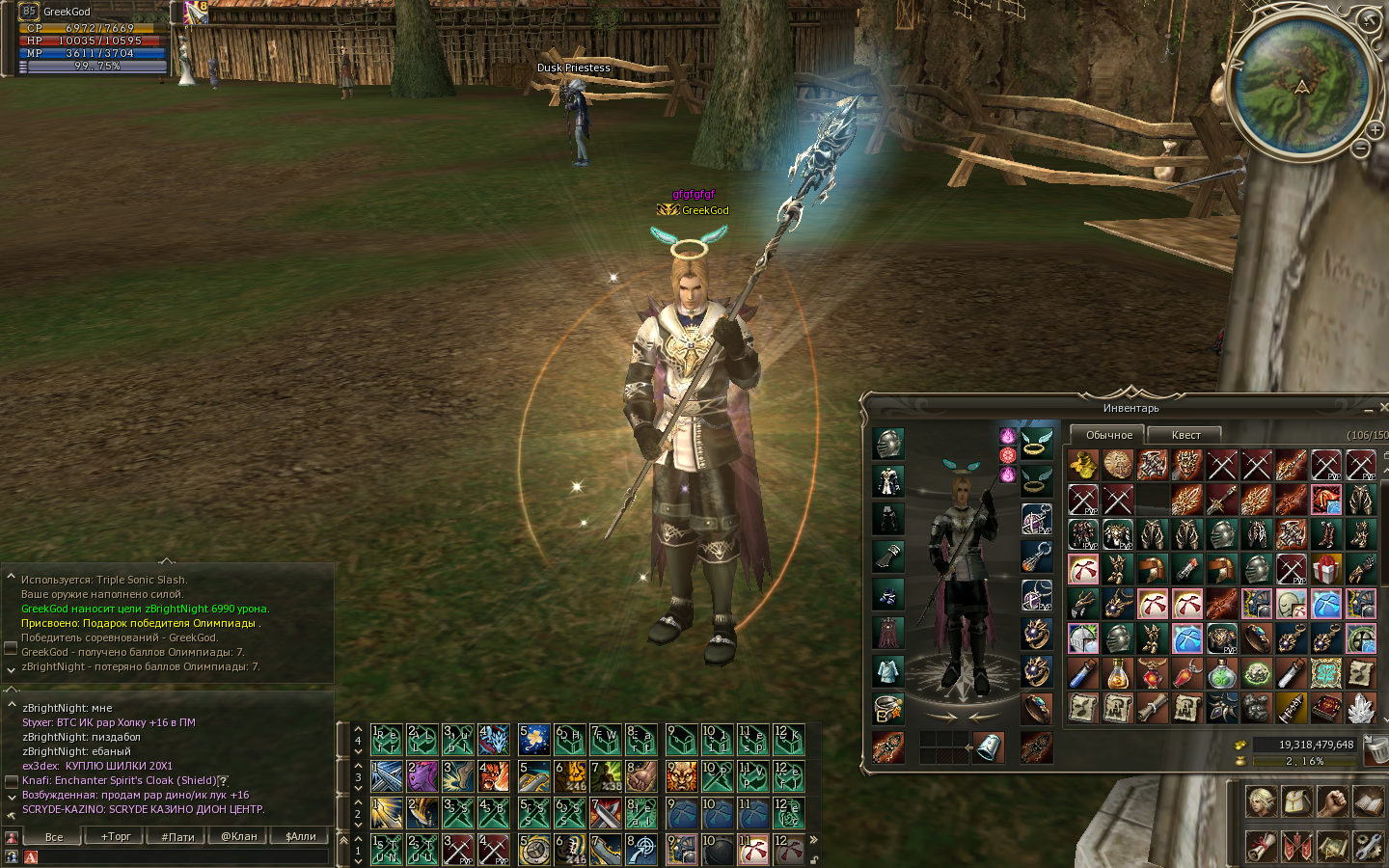Screen dimensions: 1389x868
Task: Close the Инвентарь window
Action: (x=1383, y=408)
